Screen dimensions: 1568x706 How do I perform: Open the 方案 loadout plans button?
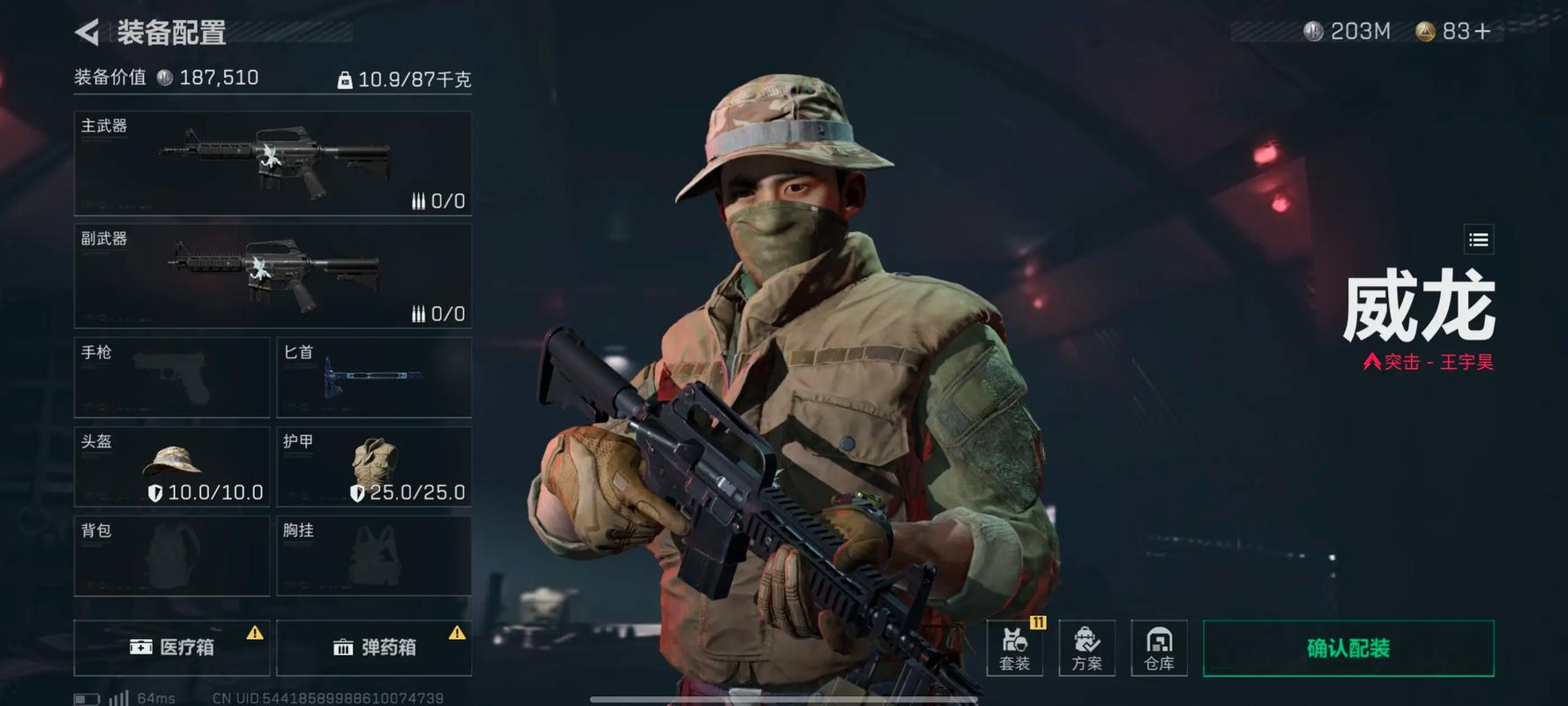(1086, 648)
